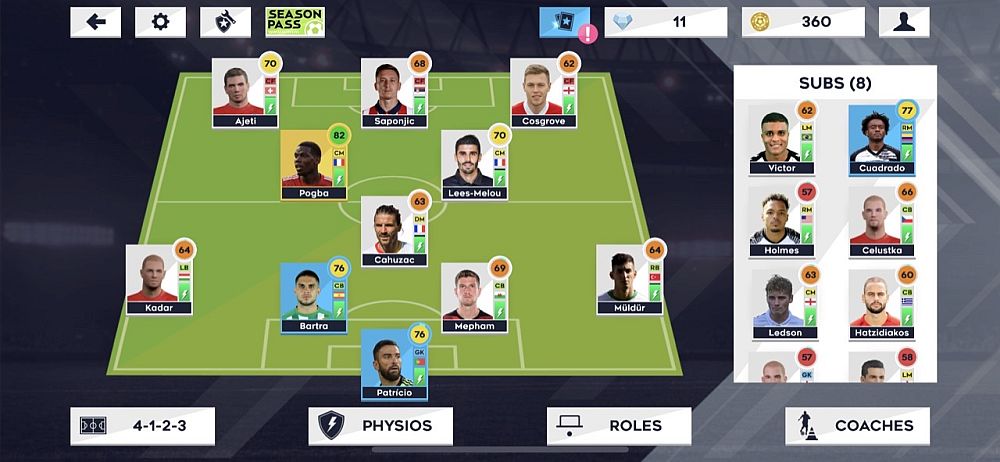Open the profile silhouette button

(x=904, y=22)
